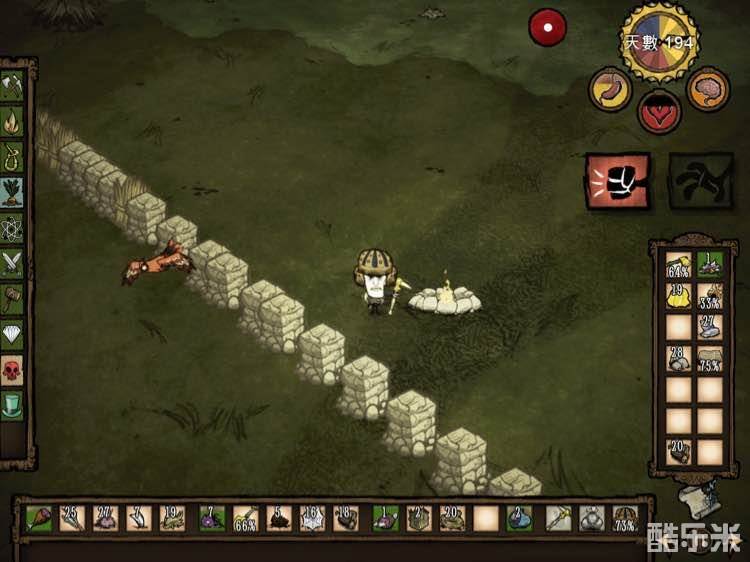Switch to the Food farming tab
The height and width of the screenshot is (562, 750).
(x=13, y=192)
